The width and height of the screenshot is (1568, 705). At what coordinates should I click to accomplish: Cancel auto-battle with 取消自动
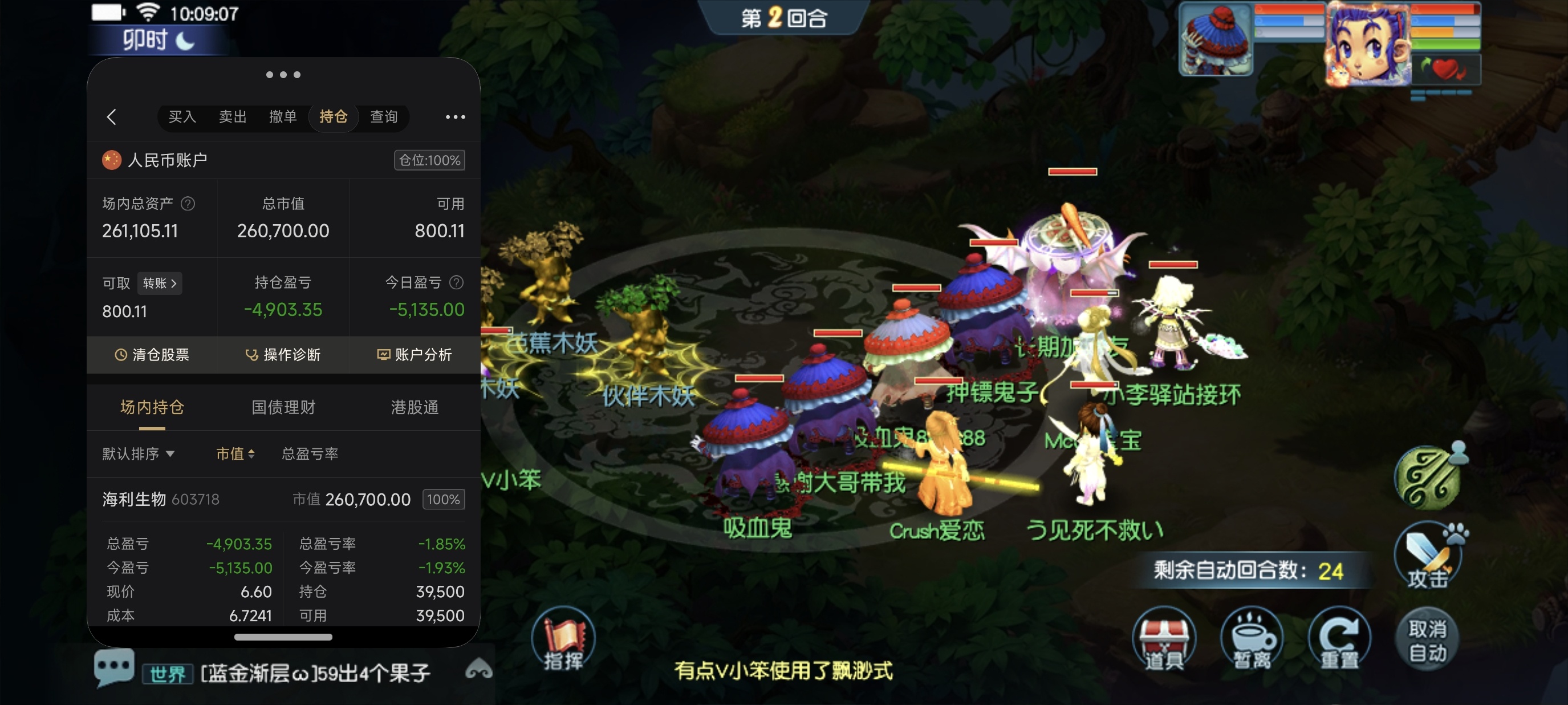1427,640
